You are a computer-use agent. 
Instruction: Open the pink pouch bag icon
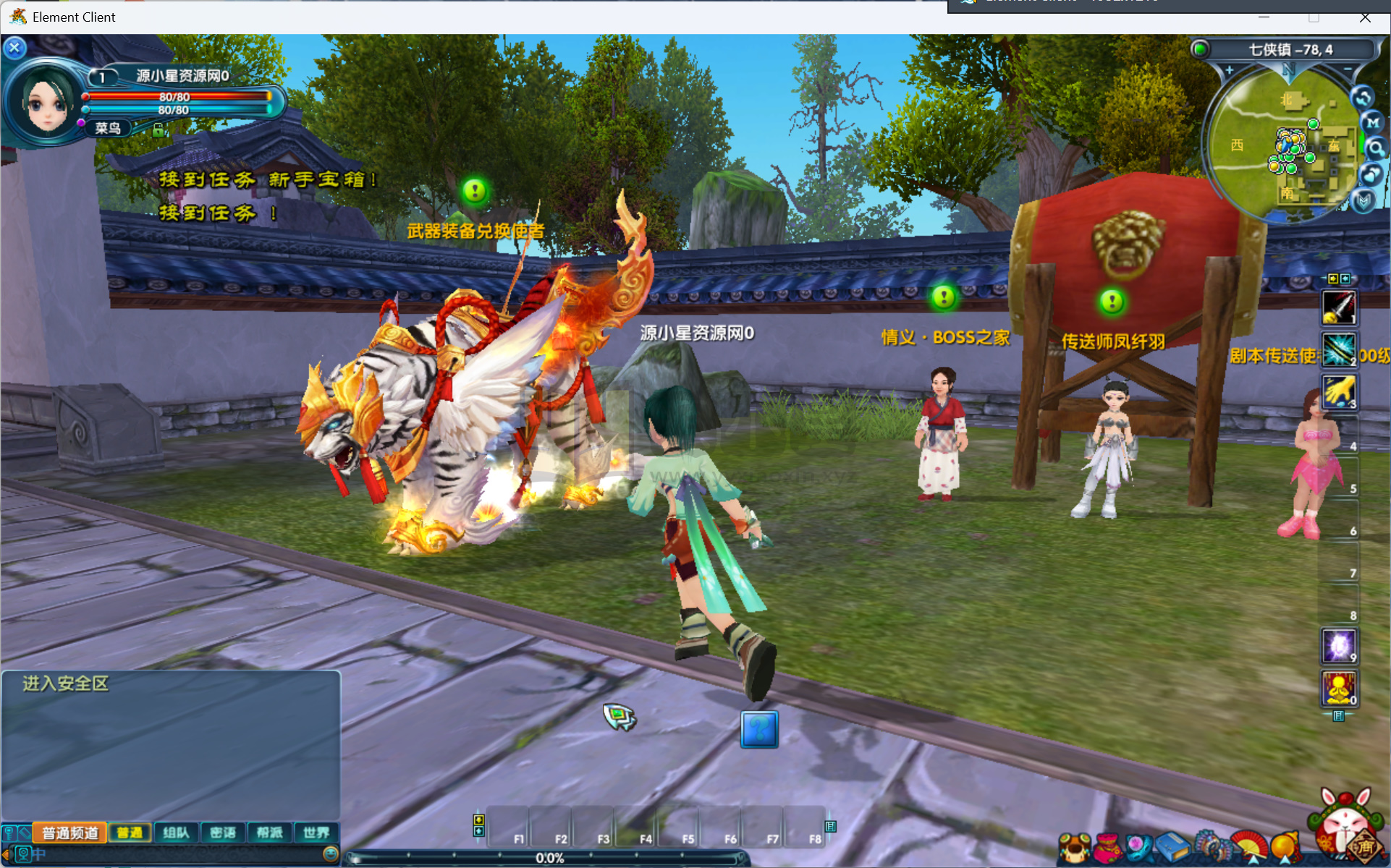click(x=1107, y=848)
